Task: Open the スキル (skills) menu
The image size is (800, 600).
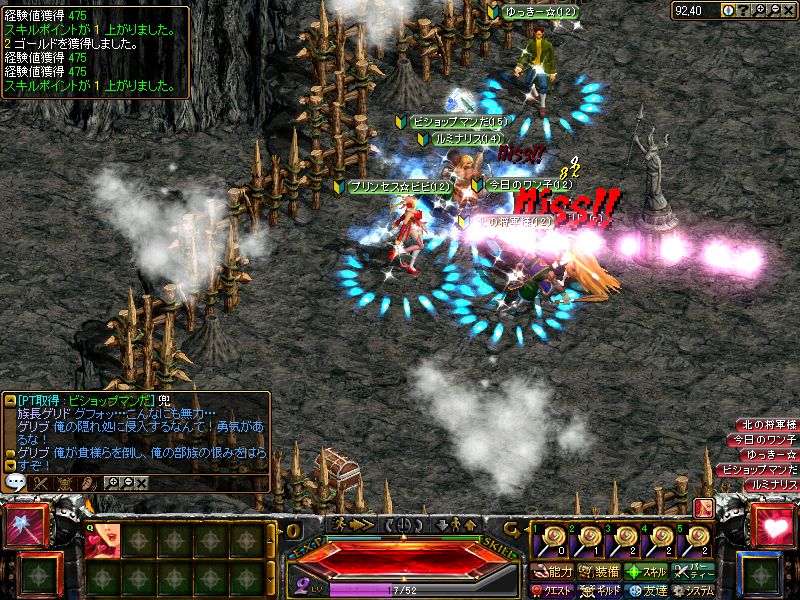Action: [x=646, y=572]
